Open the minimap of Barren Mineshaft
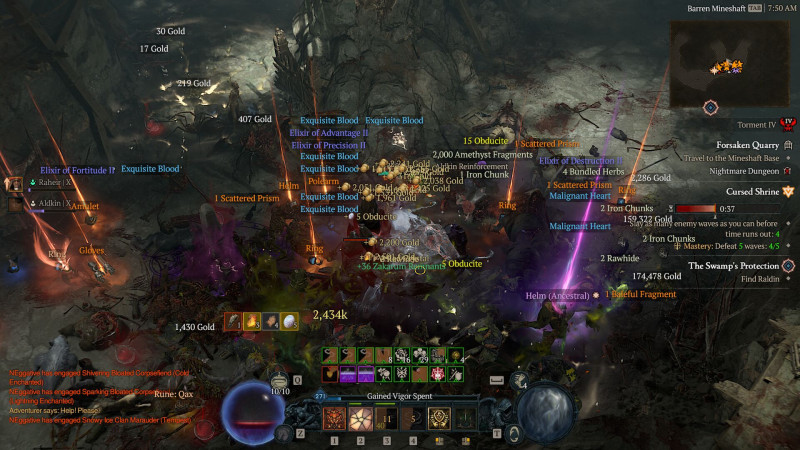800x450 pixels. [x=711, y=62]
